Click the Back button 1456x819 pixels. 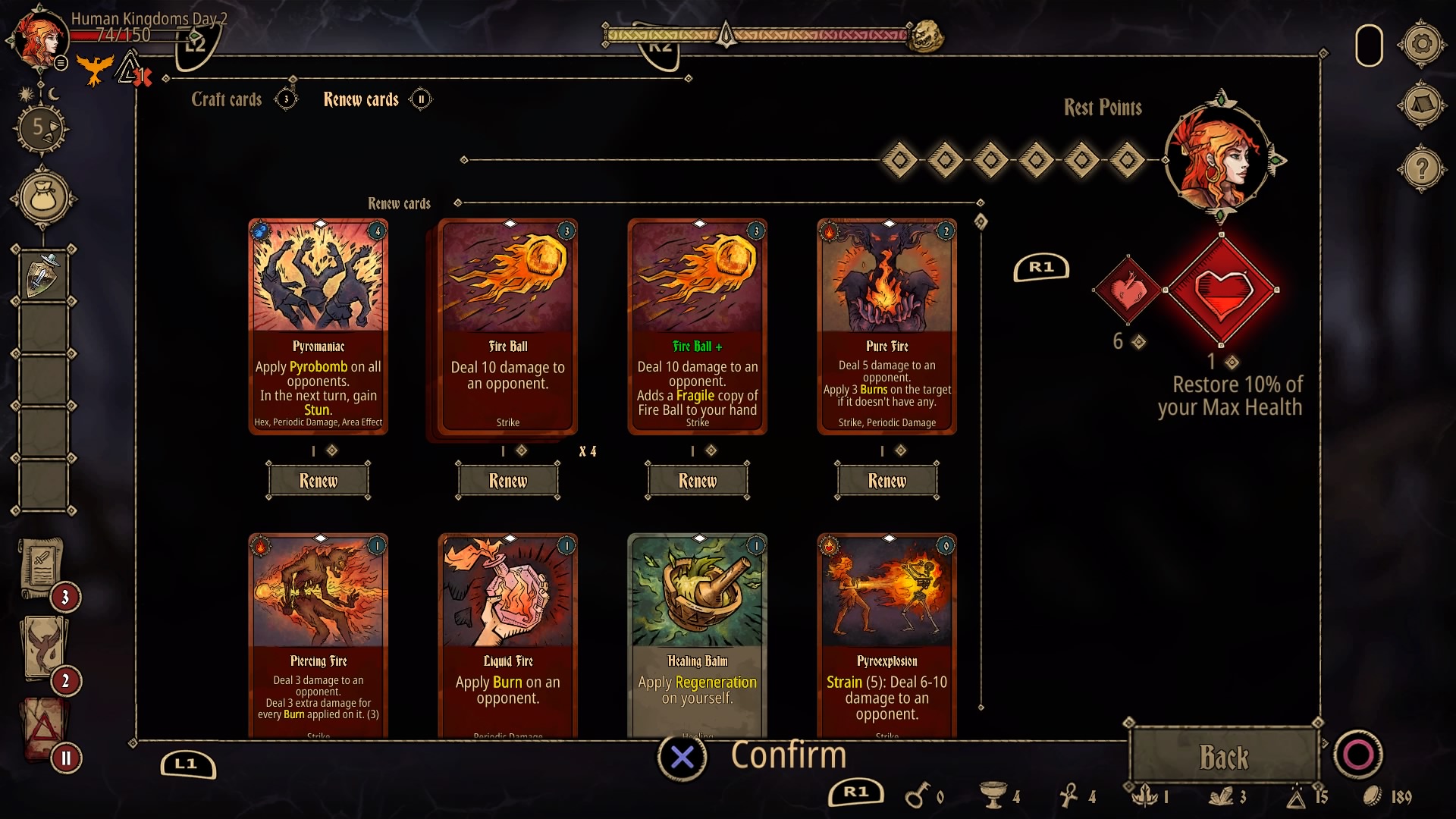tap(1223, 757)
